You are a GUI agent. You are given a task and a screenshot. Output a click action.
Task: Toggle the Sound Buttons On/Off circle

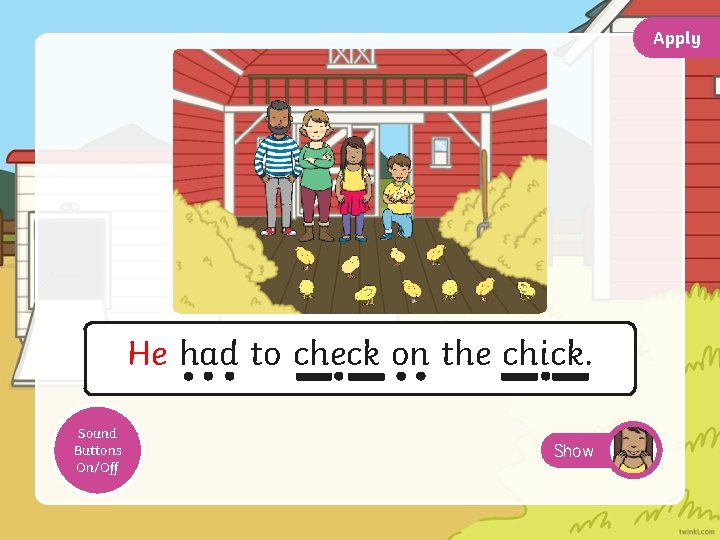click(97, 450)
